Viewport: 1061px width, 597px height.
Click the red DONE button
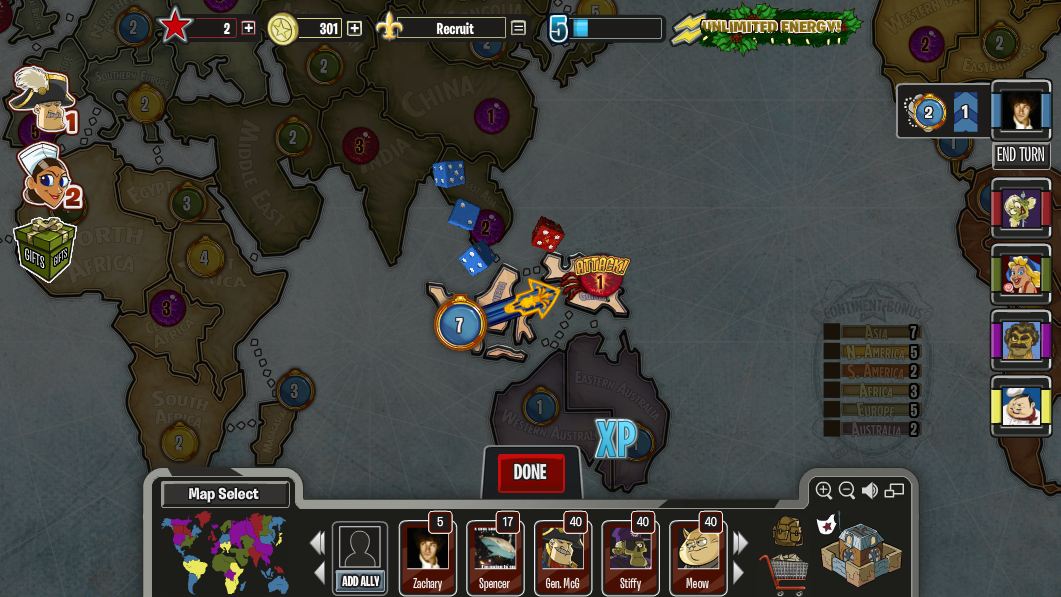point(530,473)
